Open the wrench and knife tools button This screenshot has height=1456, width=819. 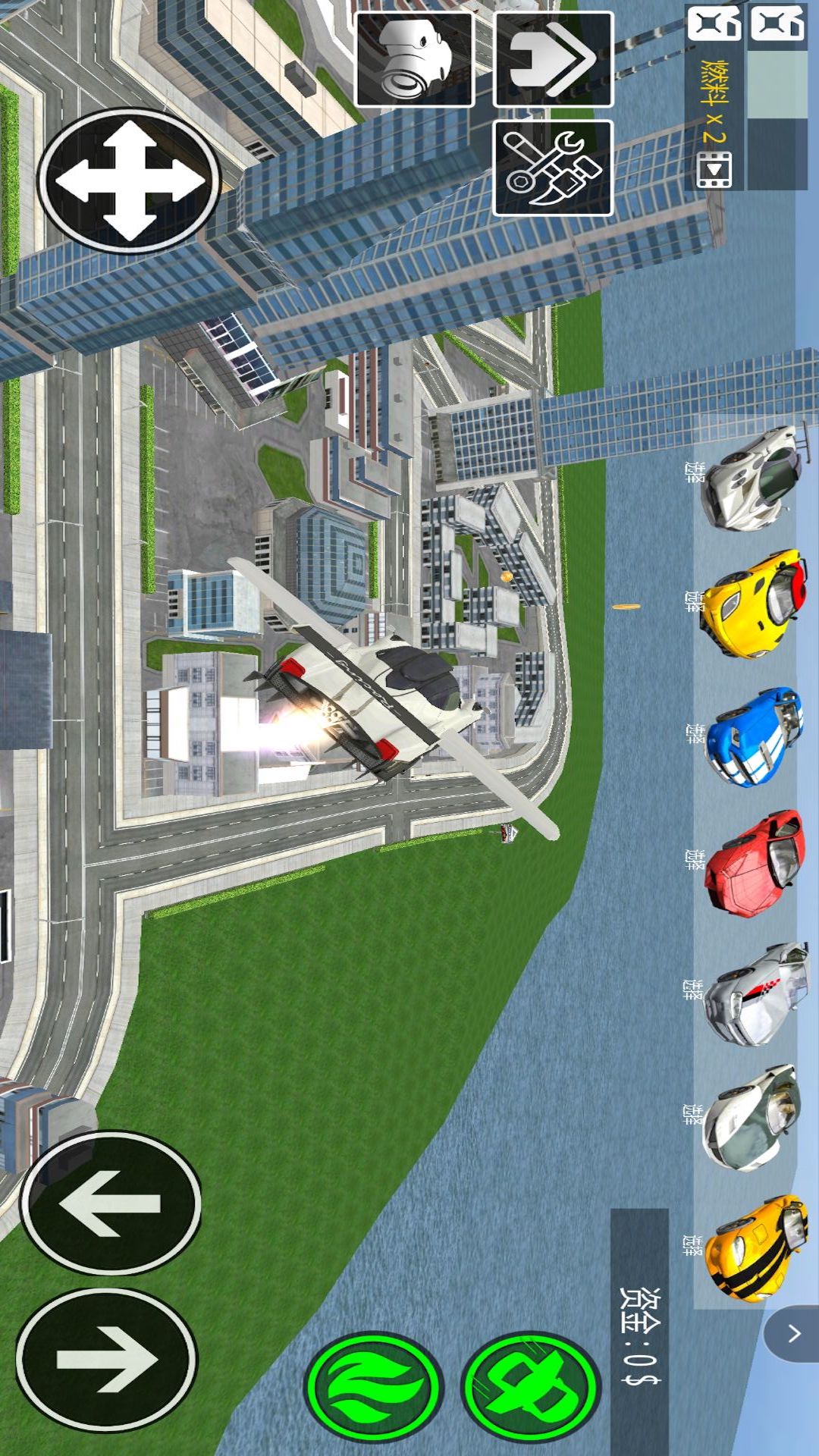(x=553, y=168)
